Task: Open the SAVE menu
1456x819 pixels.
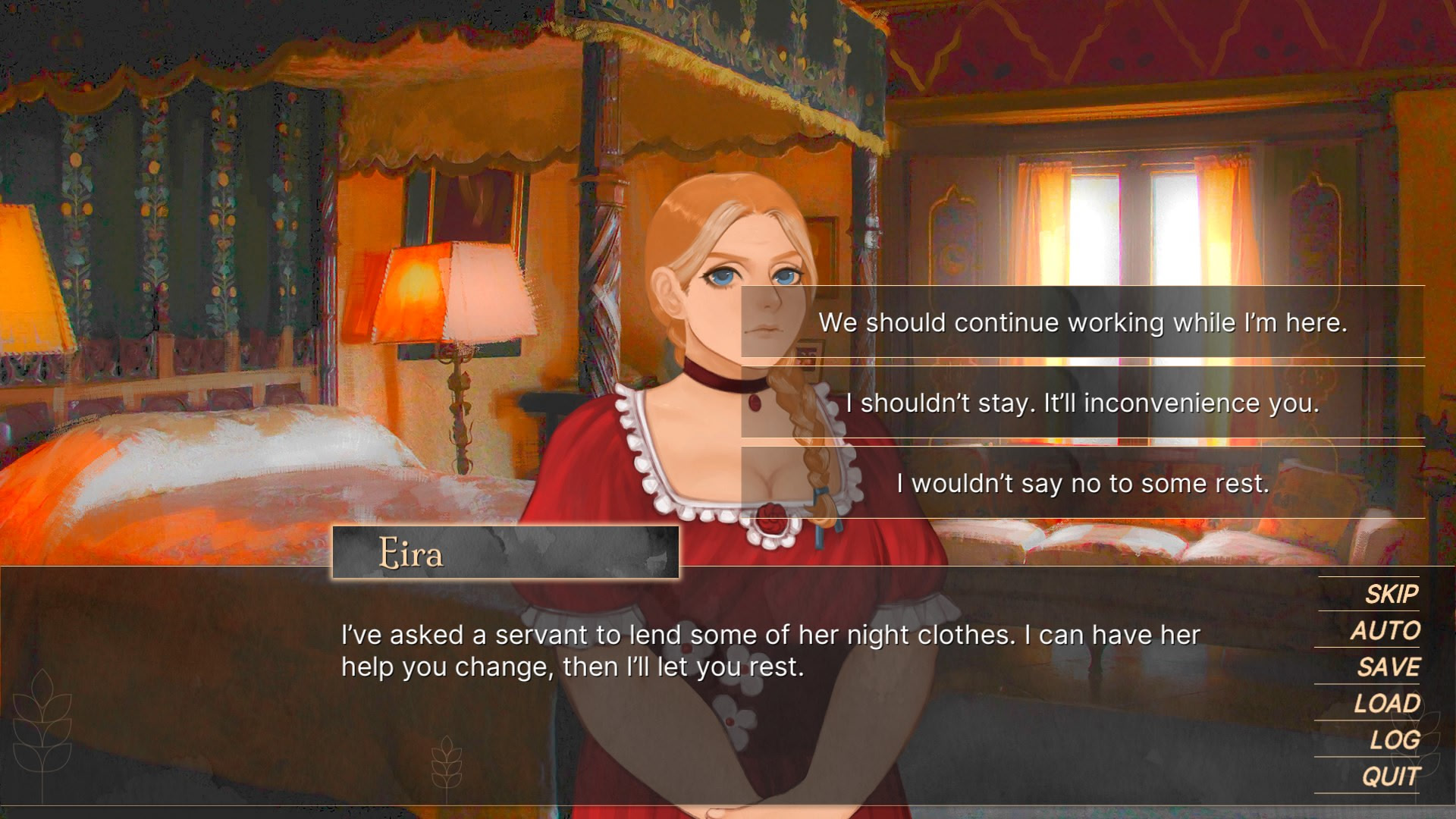Action: pyautogui.click(x=1388, y=667)
